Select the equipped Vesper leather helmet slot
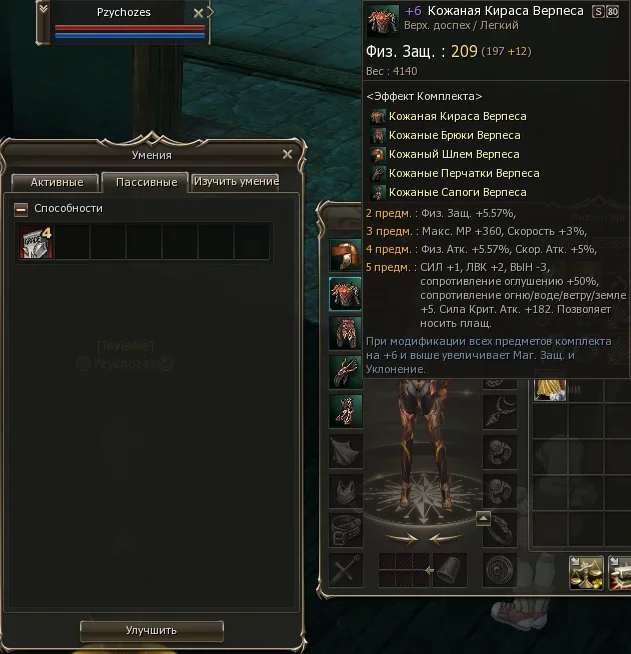The height and width of the screenshot is (654, 631). (x=346, y=256)
